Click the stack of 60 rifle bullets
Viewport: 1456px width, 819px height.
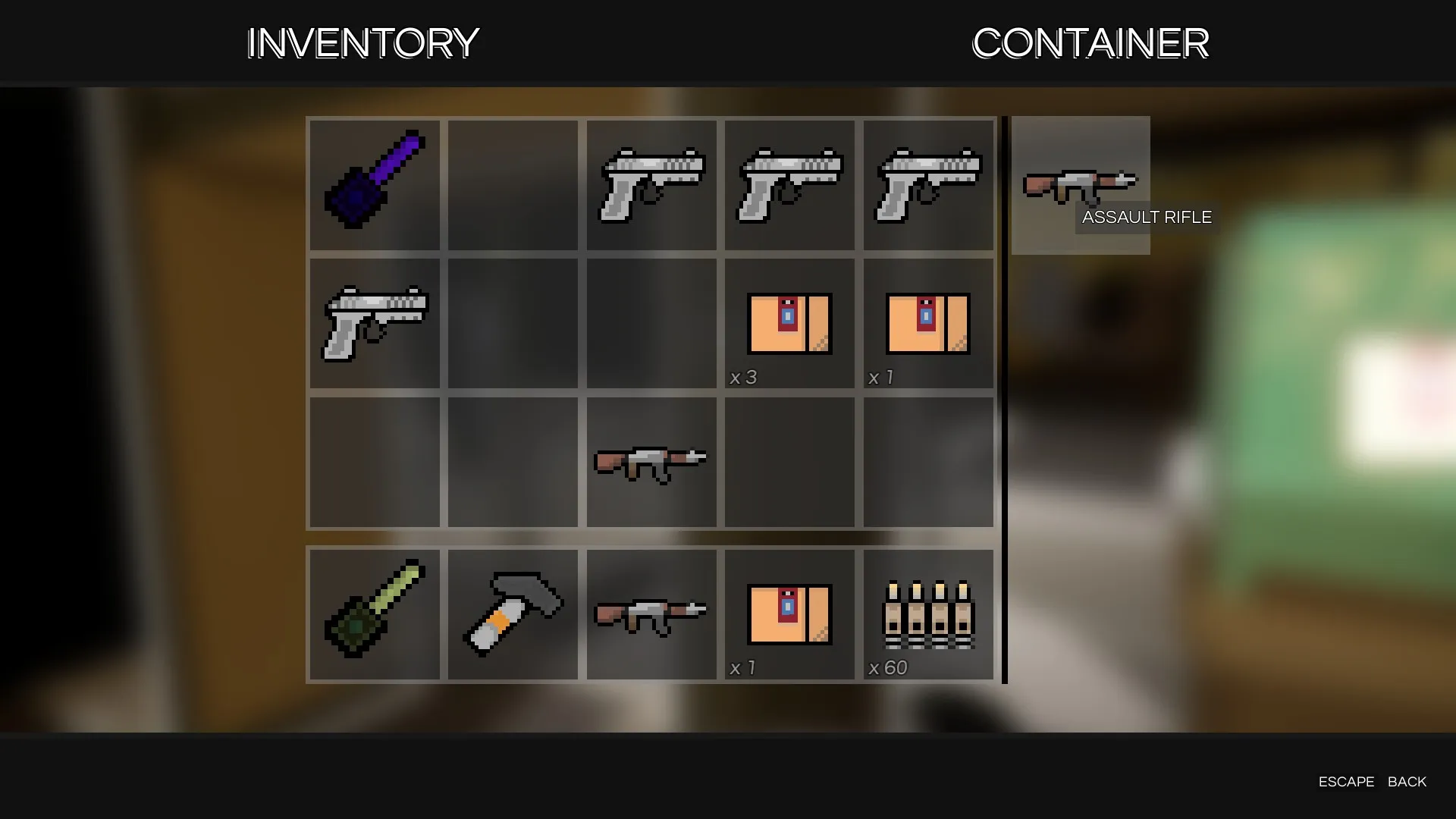point(927,613)
